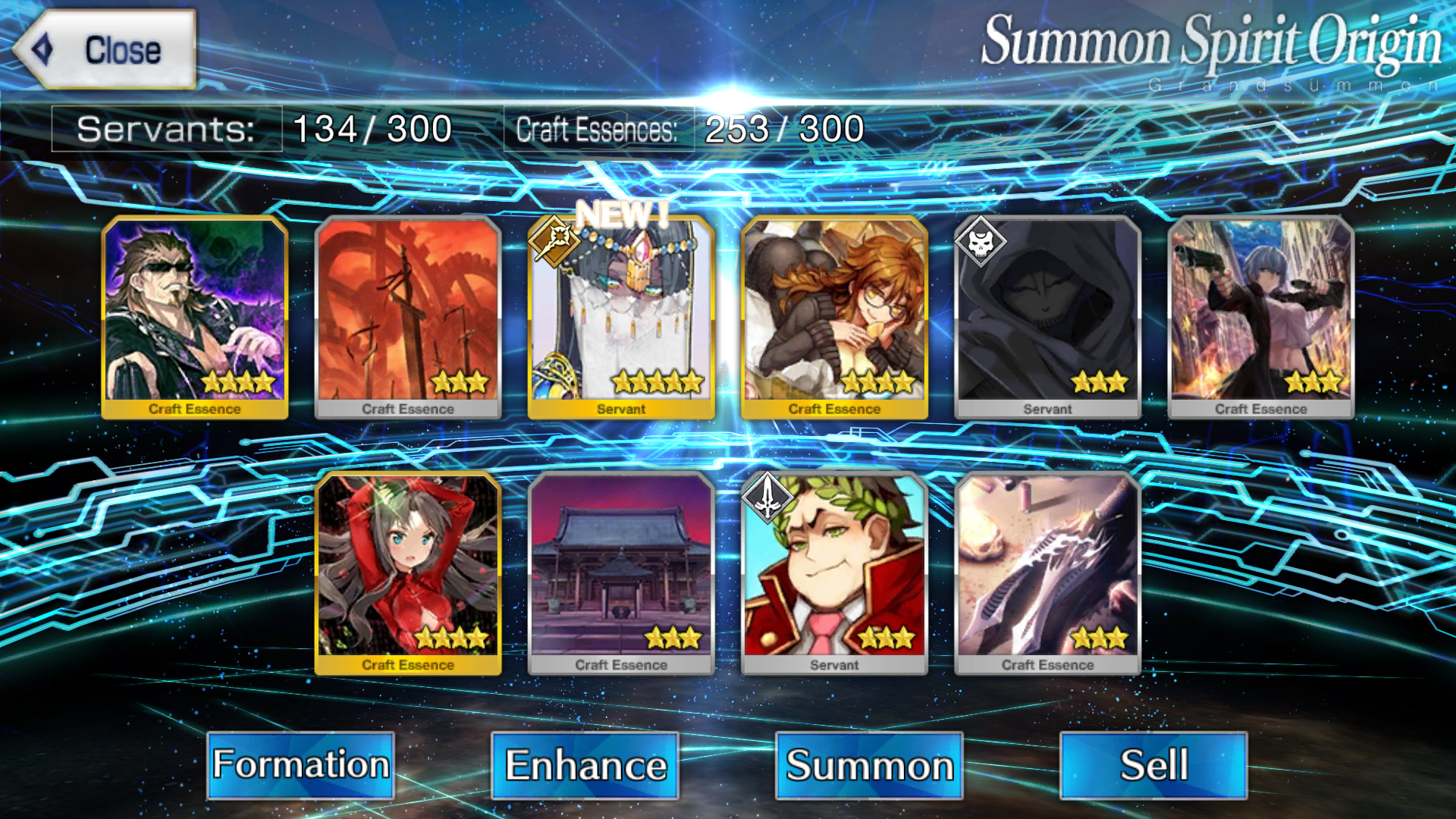Image resolution: width=1456 pixels, height=819 pixels.
Task: Inspect the laurel-crowned Saber servant card
Action: [x=834, y=572]
